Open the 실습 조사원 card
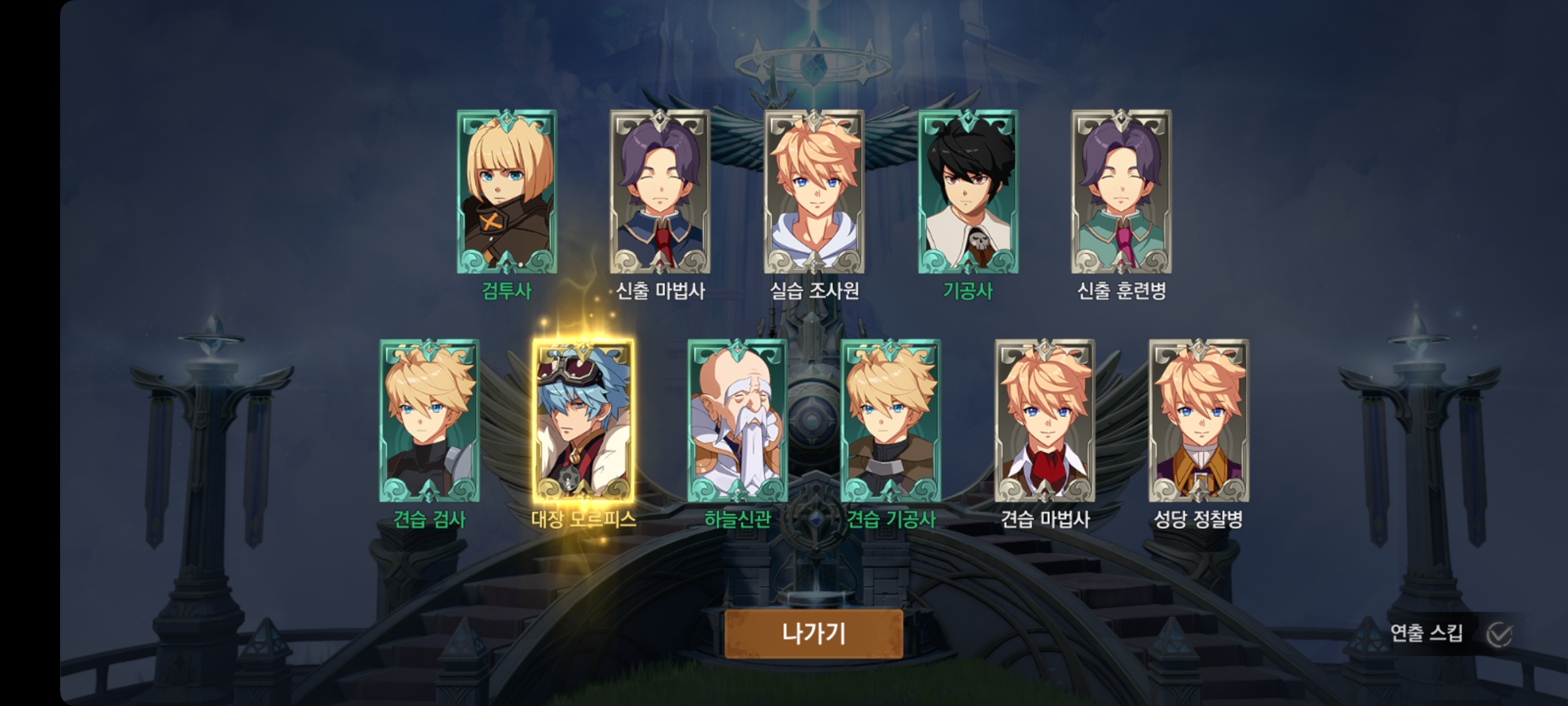The height and width of the screenshot is (706, 1568). [x=814, y=192]
